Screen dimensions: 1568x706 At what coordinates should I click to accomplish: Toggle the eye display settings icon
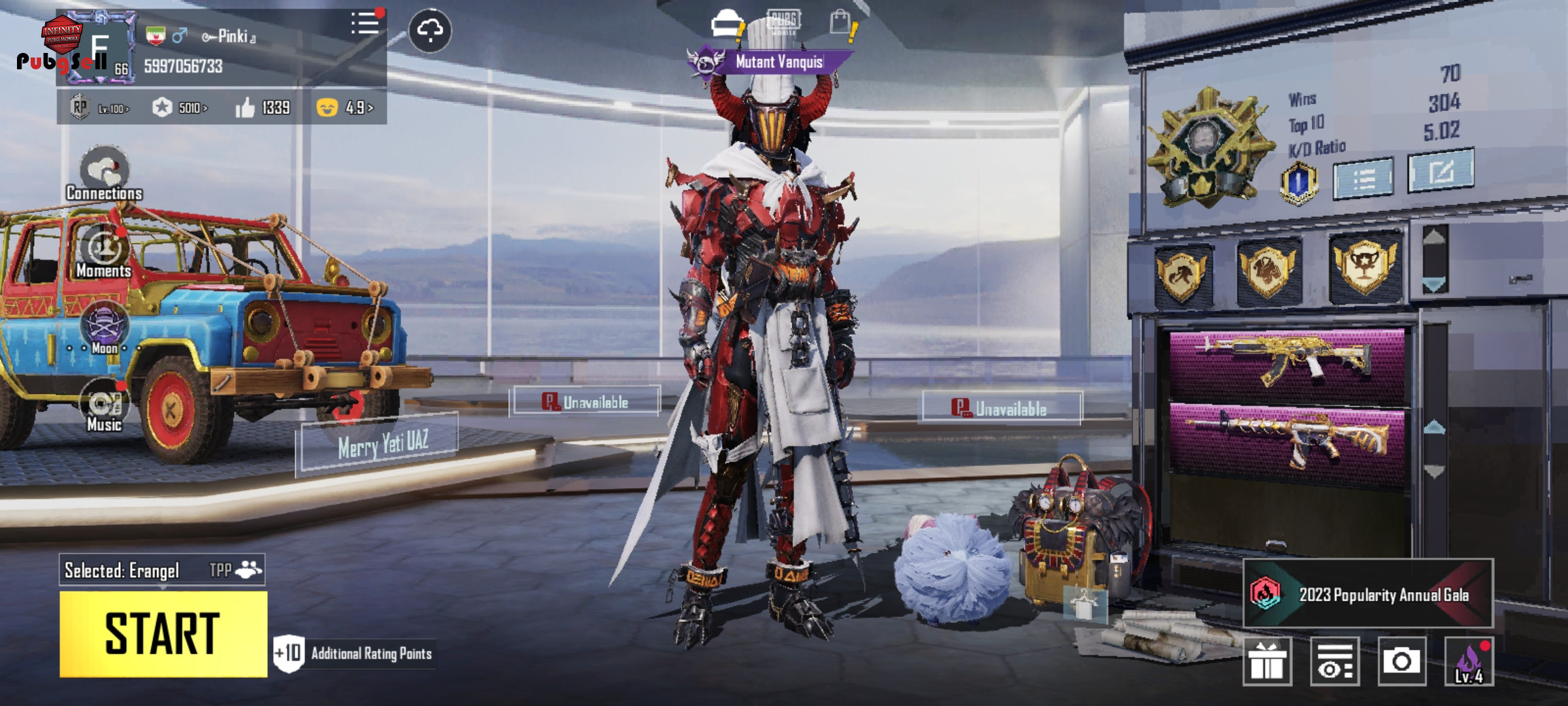coord(1334,661)
